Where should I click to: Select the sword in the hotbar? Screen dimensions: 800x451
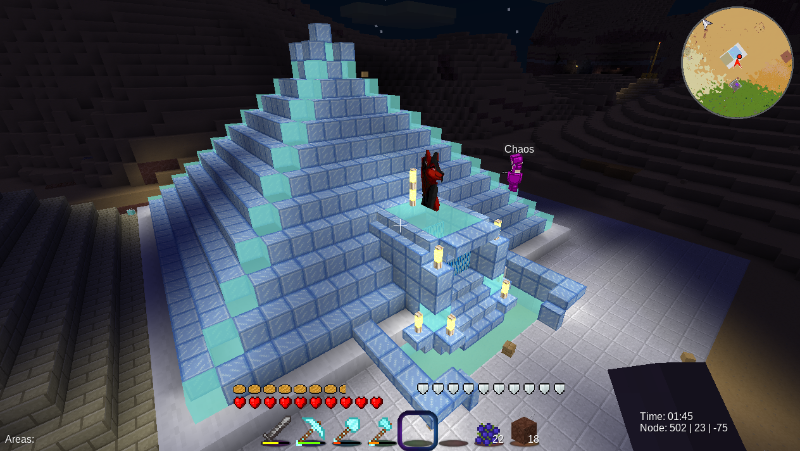pyautogui.click(x=277, y=431)
